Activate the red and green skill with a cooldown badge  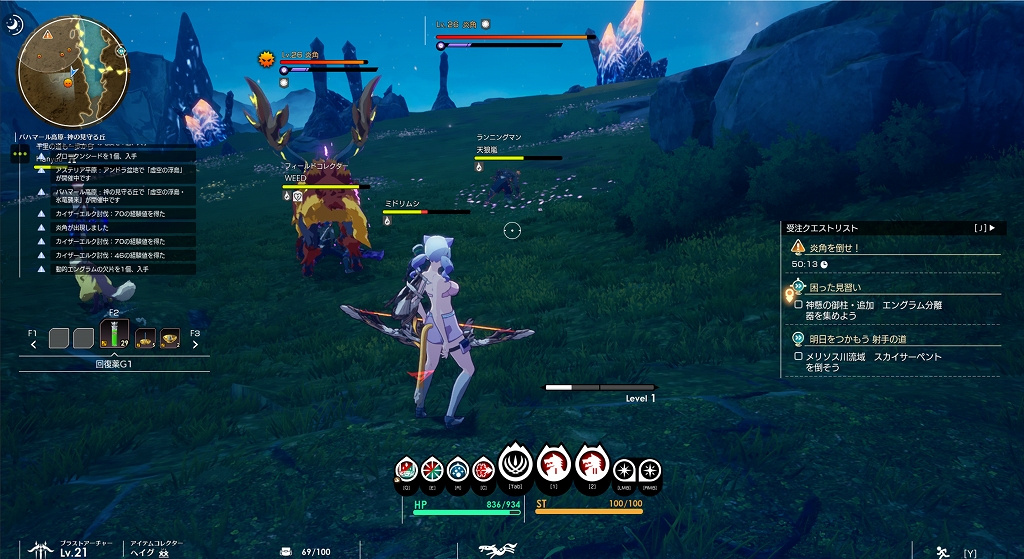tap(406, 468)
